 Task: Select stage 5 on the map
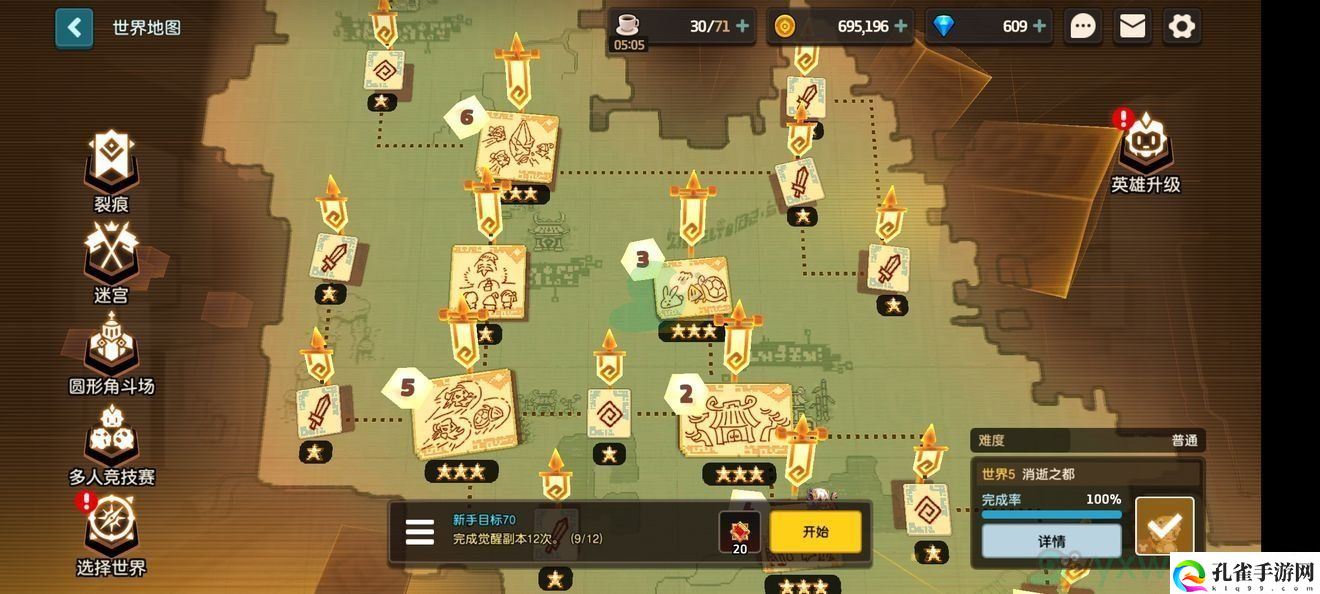point(464,414)
